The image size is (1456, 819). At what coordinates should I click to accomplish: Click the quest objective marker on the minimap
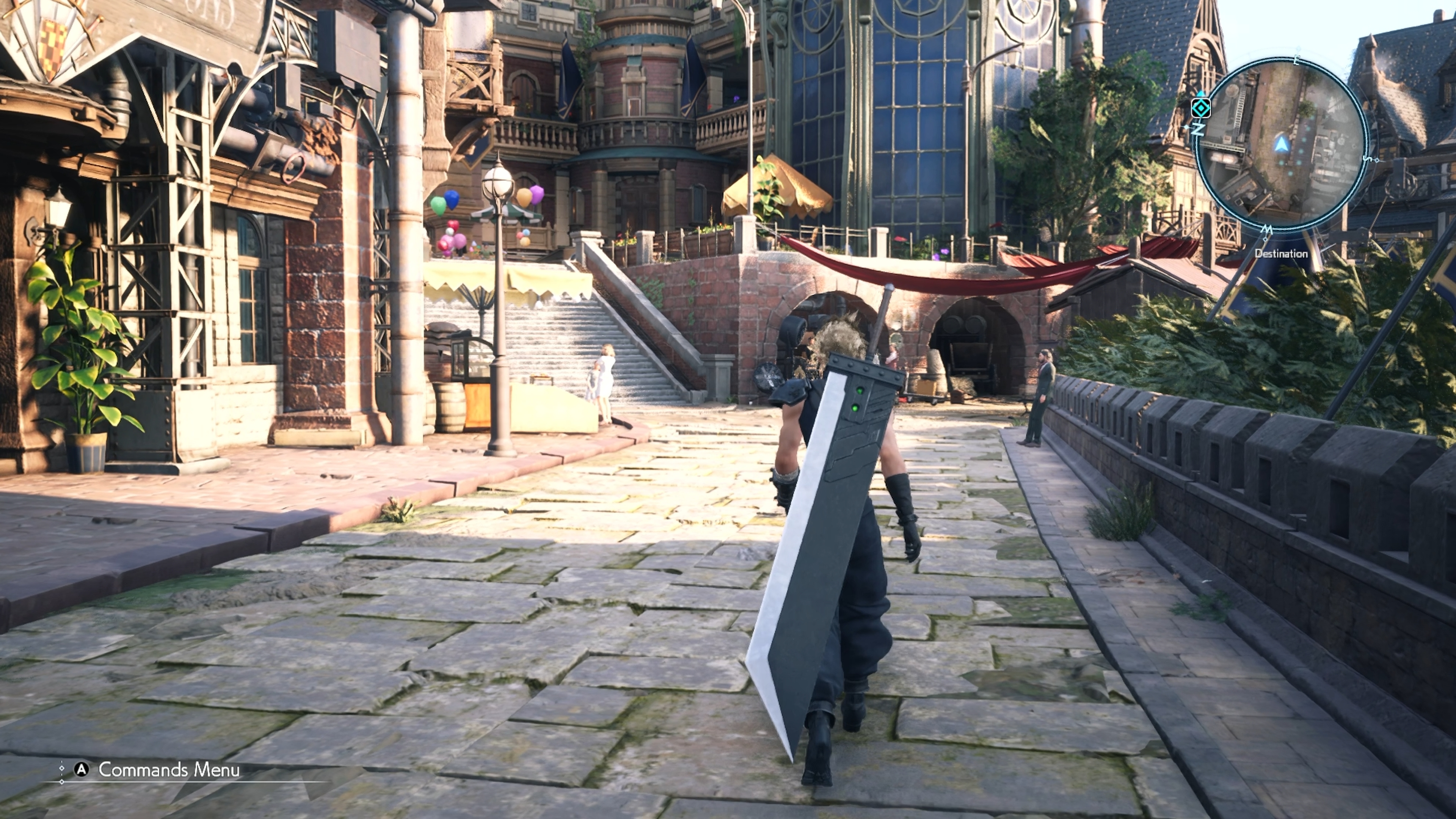(1201, 108)
